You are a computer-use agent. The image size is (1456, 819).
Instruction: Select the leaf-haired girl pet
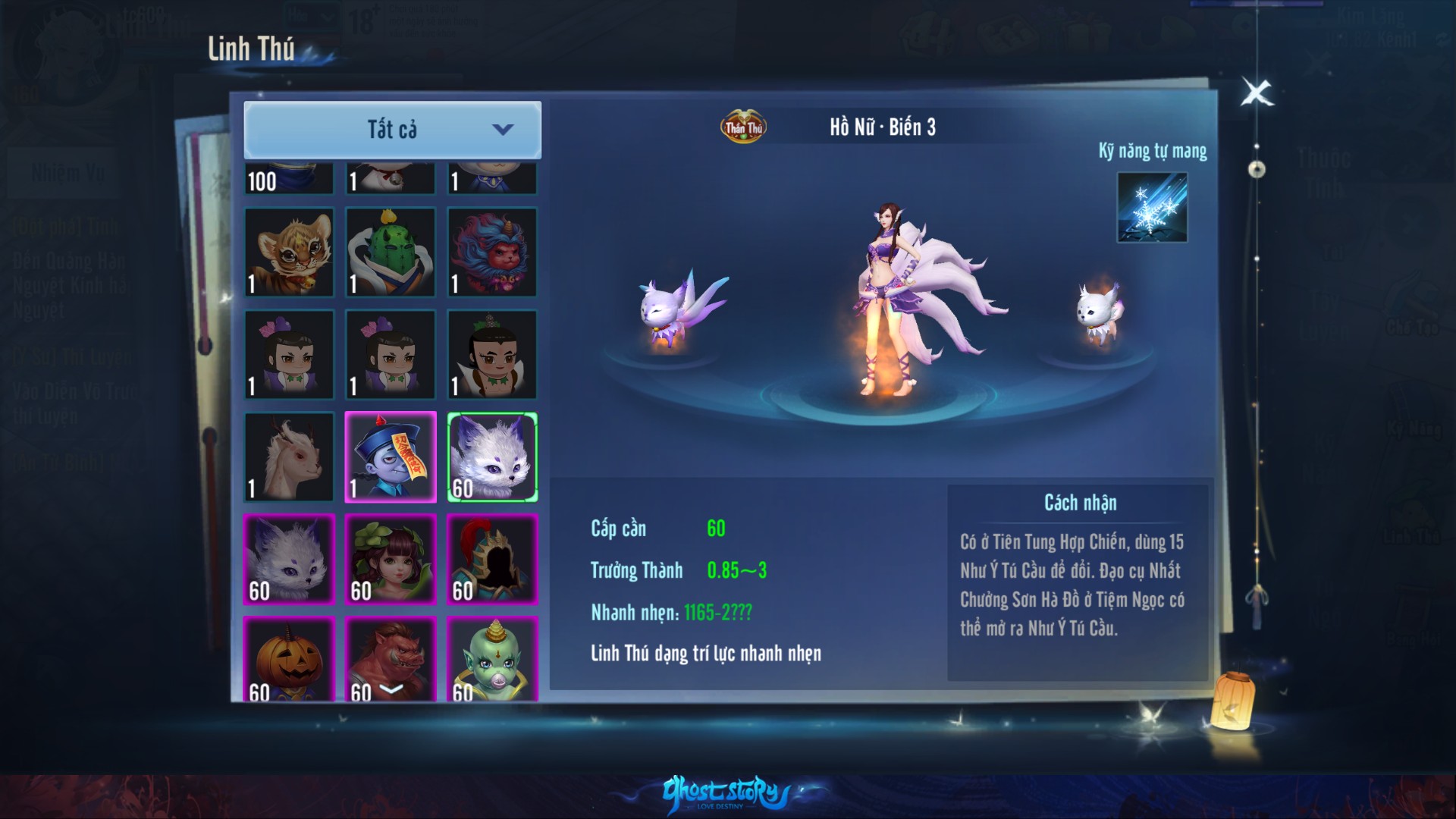click(391, 559)
